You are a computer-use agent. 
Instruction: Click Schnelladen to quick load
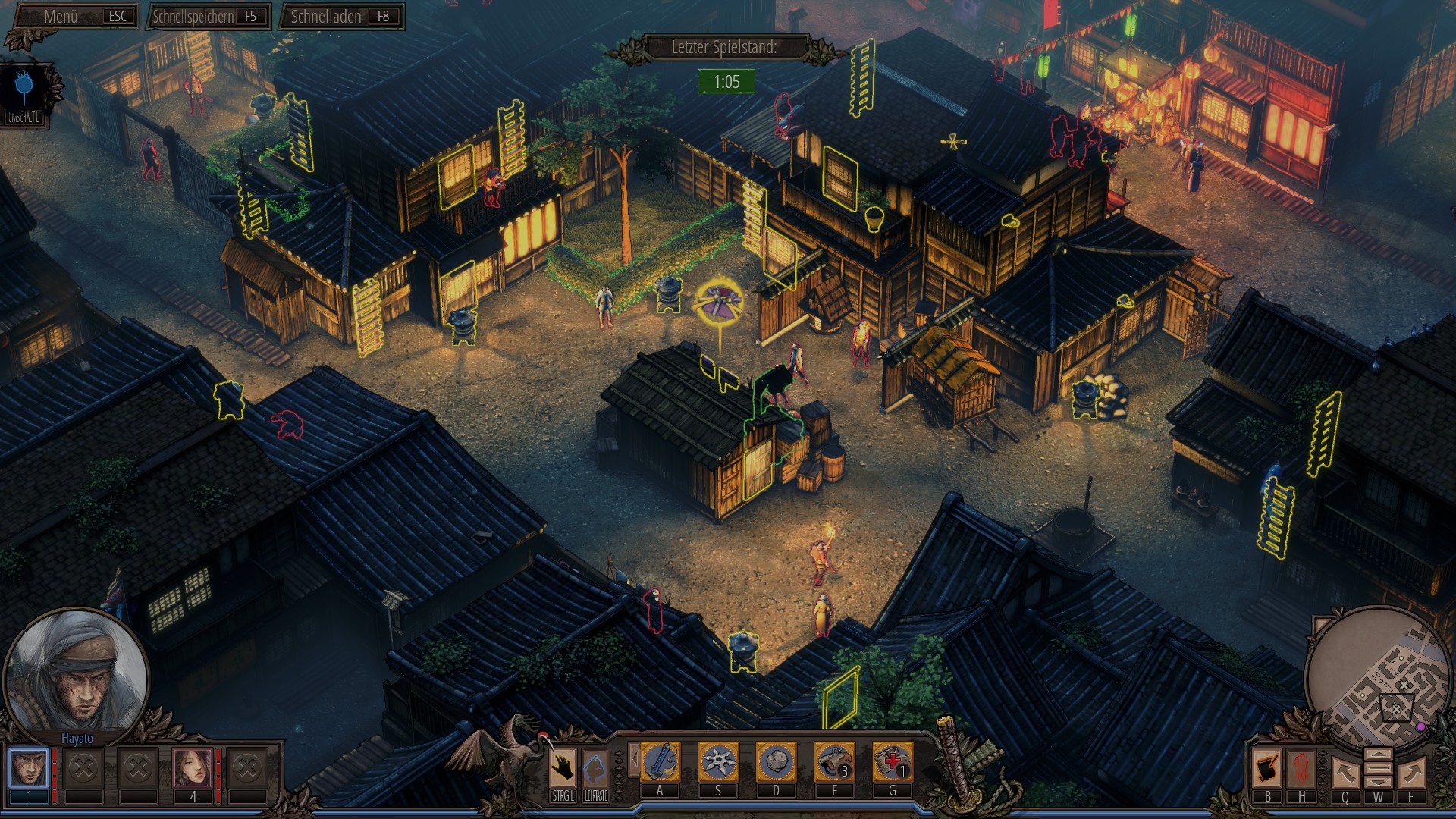341,16
